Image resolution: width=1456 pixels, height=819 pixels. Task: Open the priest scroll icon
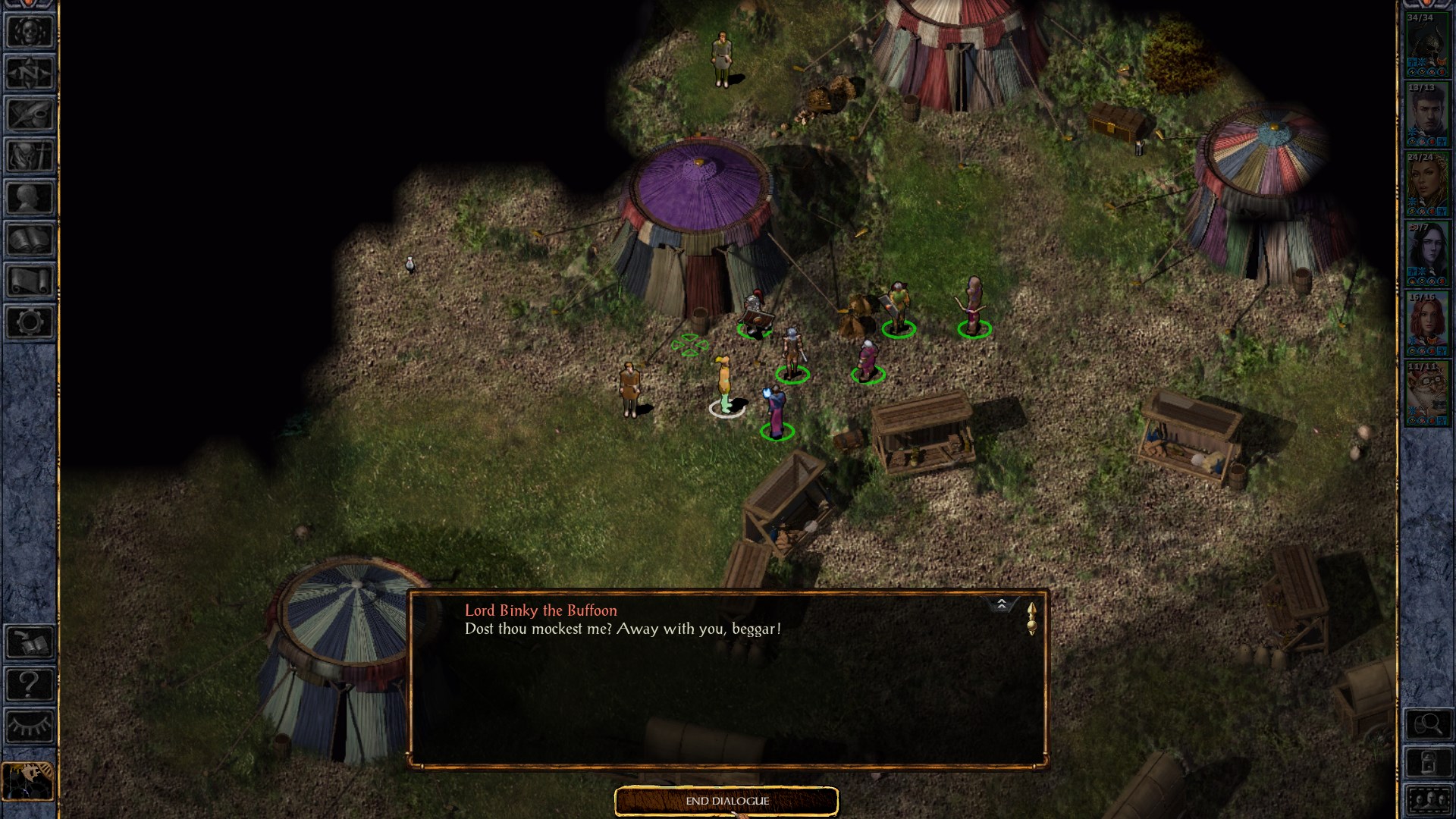[30, 281]
